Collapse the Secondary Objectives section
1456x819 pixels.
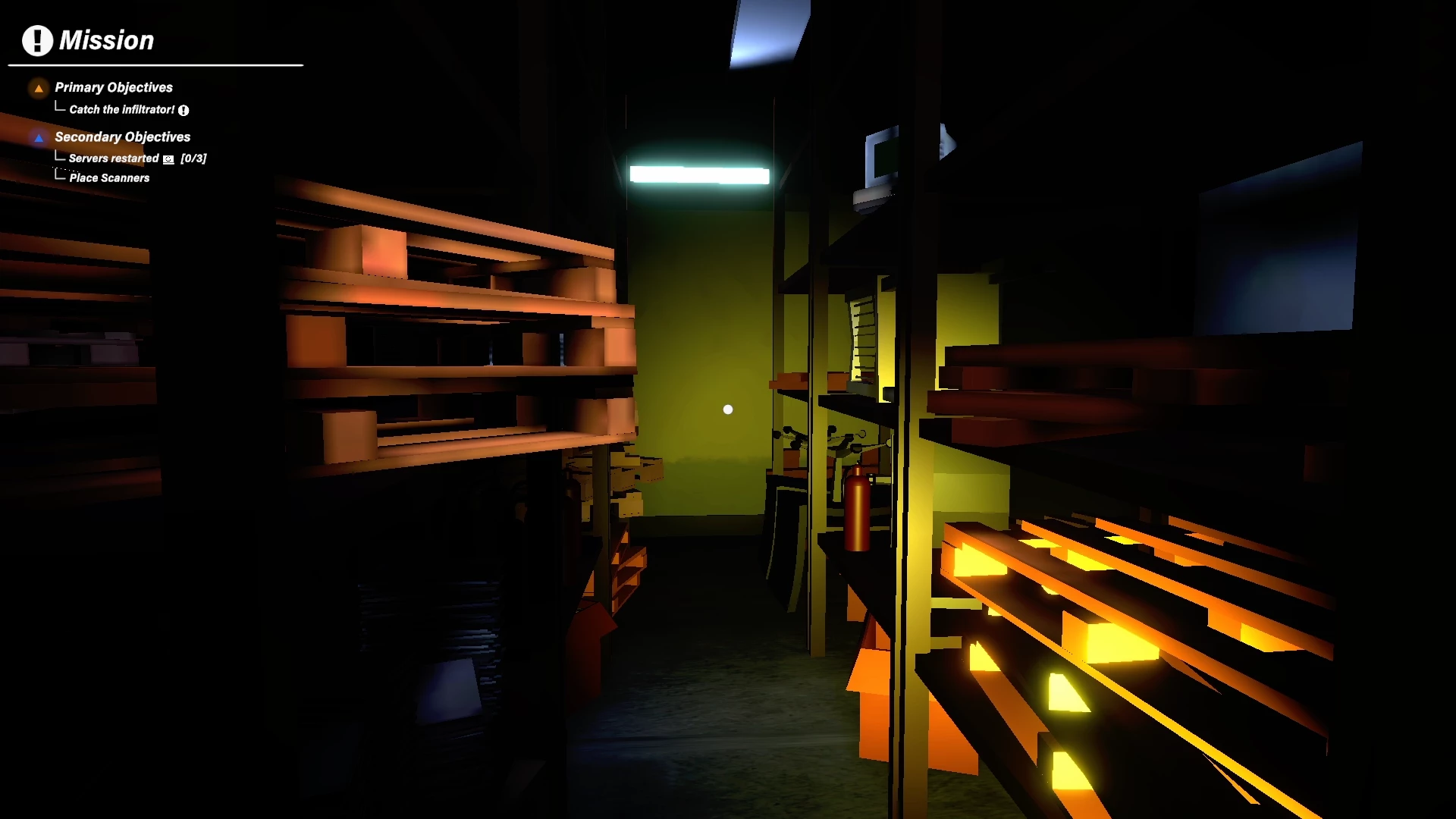click(x=122, y=137)
